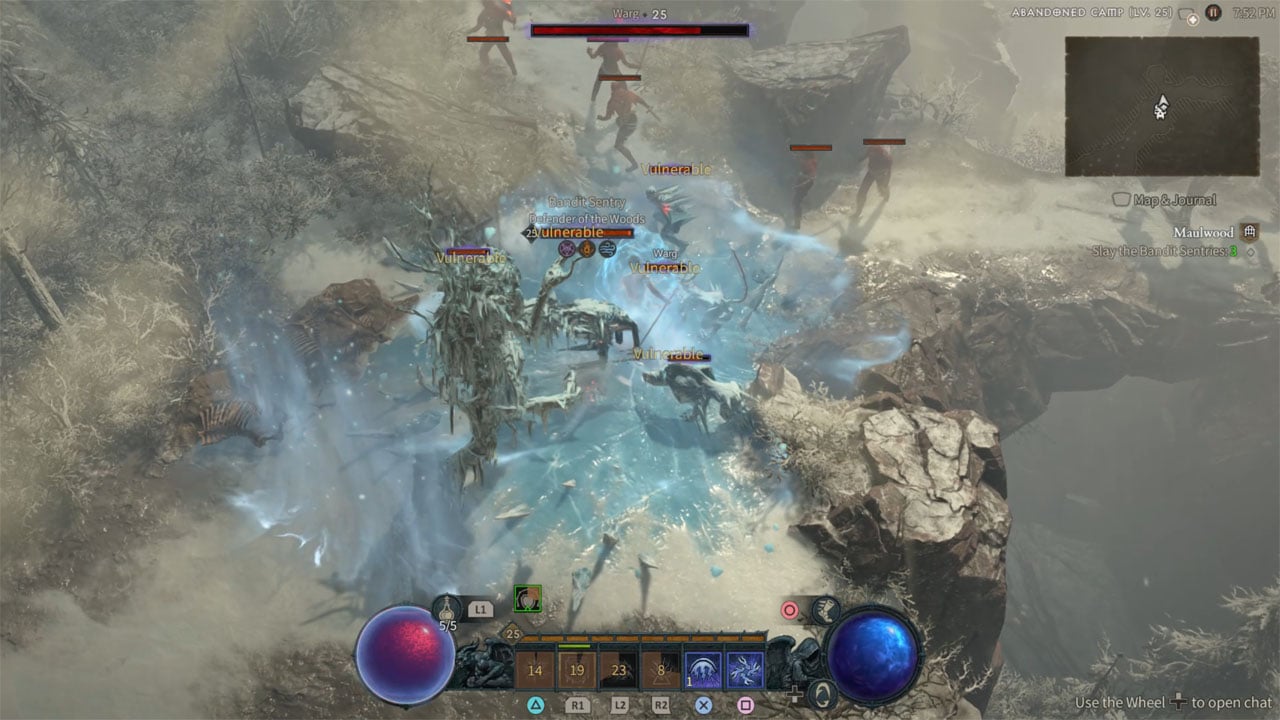Click the green-bordered buff icon
Viewport: 1280px width, 720px height.
[x=527, y=599]
